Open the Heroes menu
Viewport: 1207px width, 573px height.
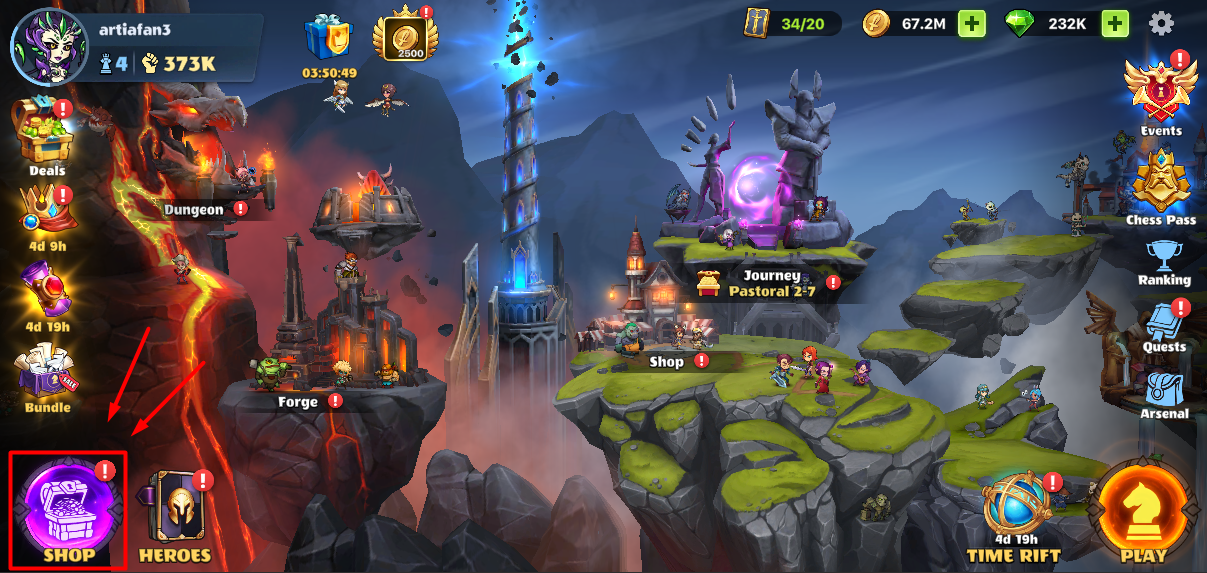[x=175, y=512]
